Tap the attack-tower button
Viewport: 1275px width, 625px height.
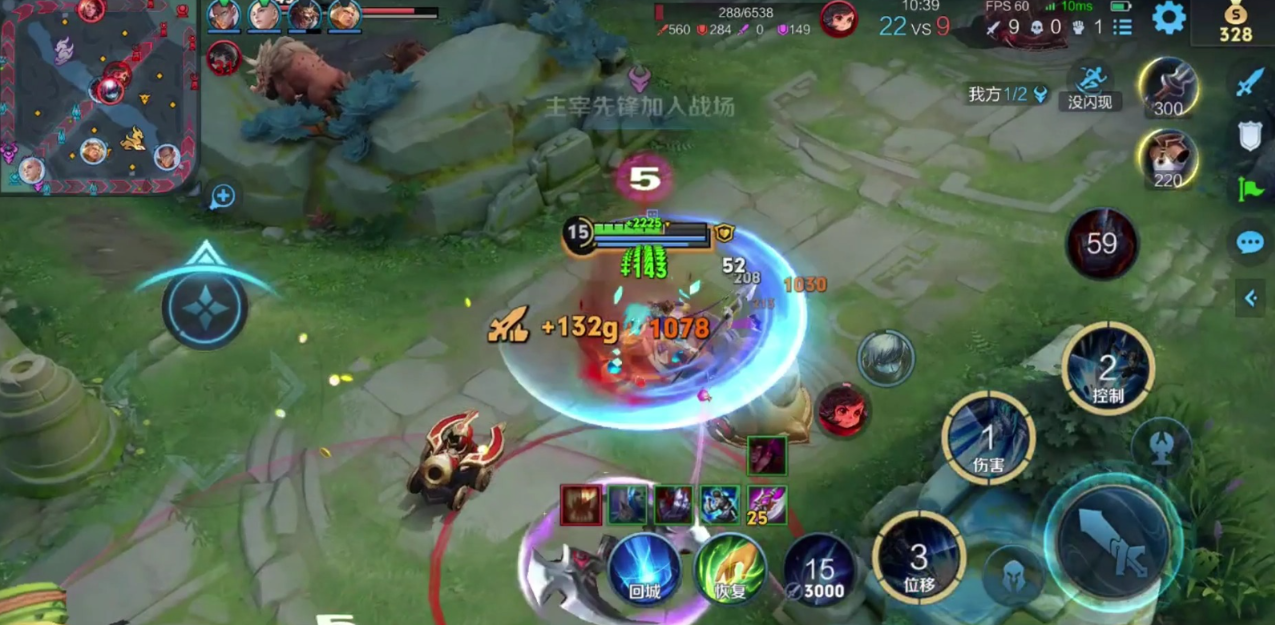click(1161, 446)
